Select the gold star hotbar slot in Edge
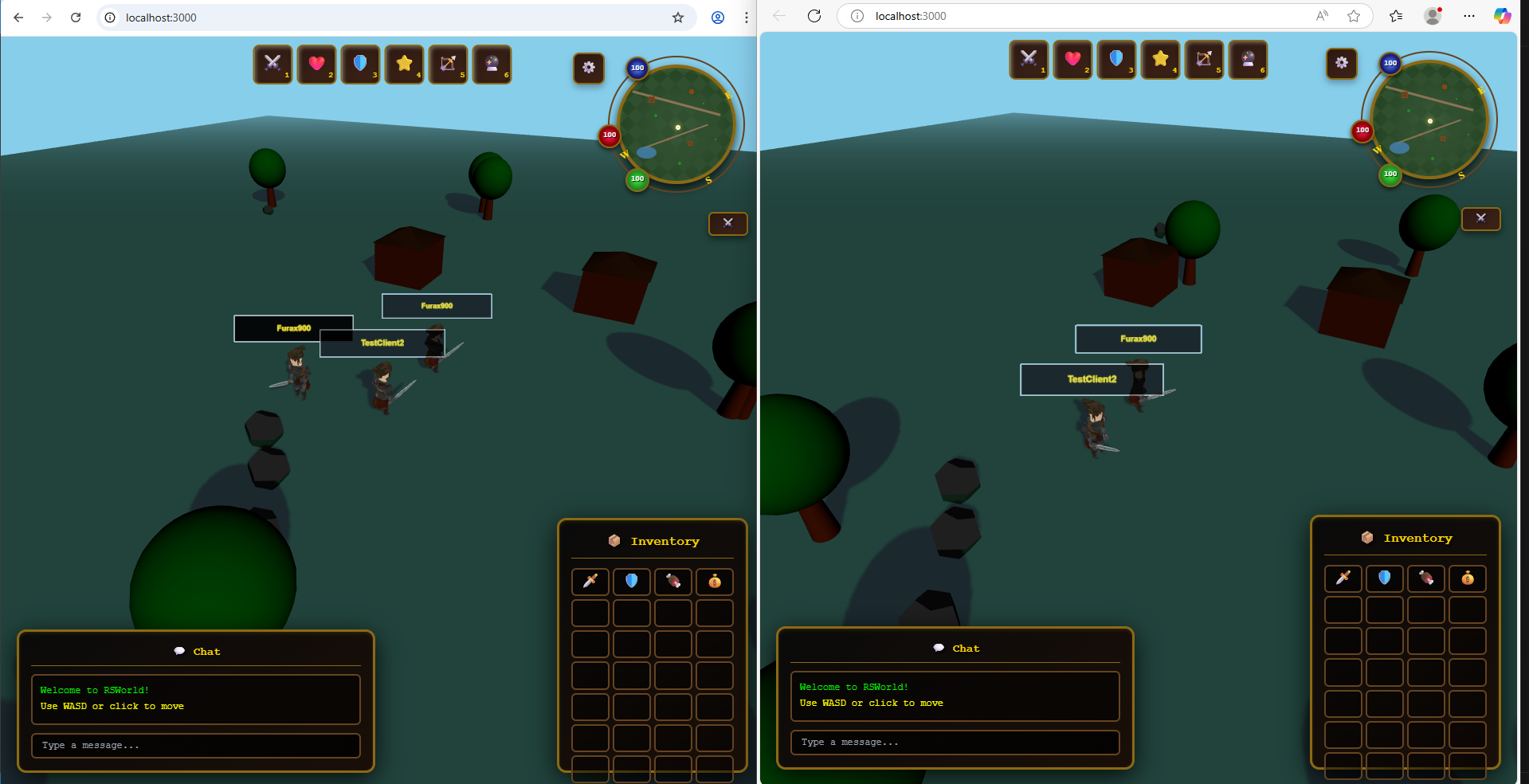Image resolution: width=1529 pixels, height=784 pixels. 1160,60
